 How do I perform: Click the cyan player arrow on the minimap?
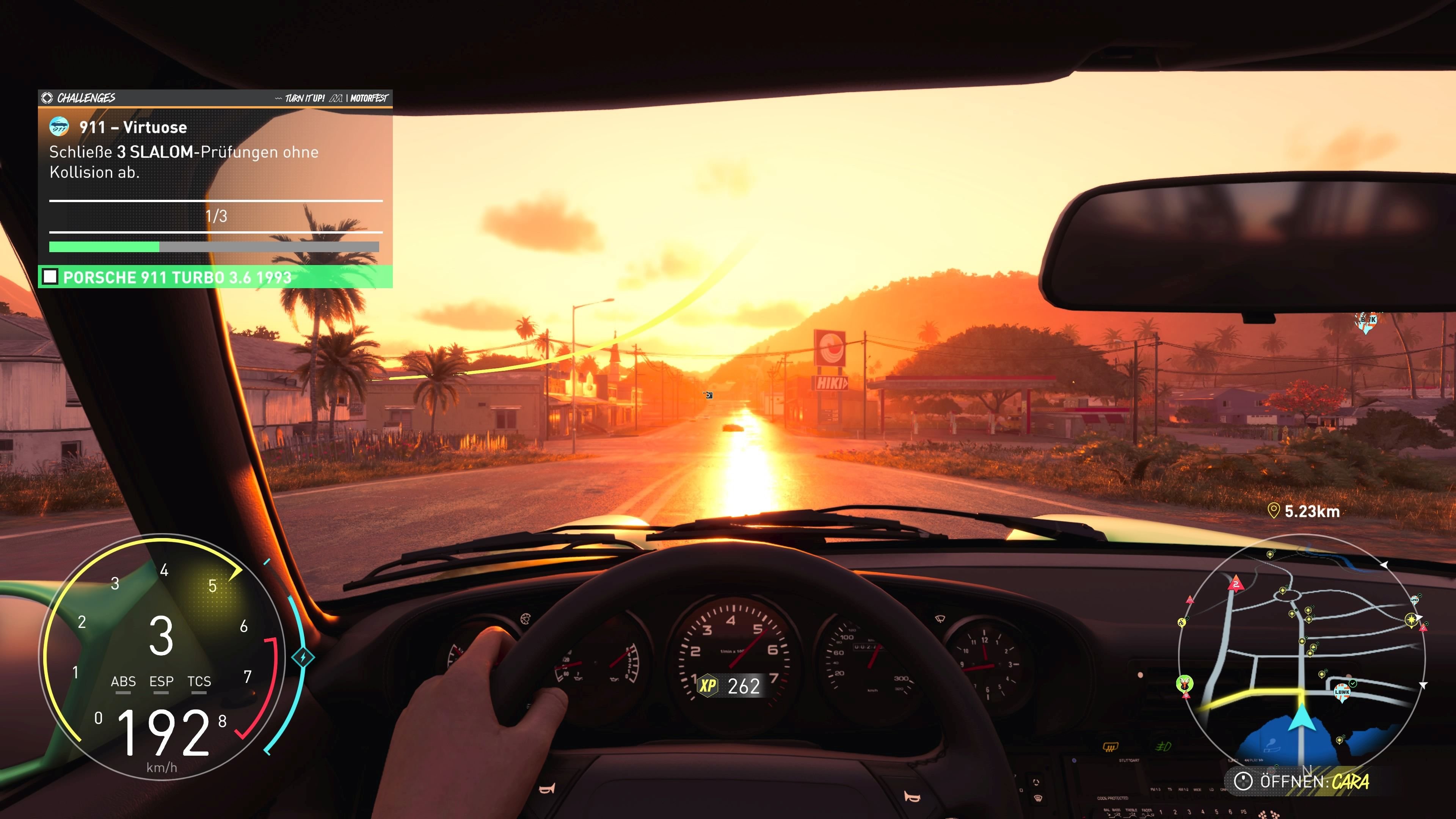(x=1302, y=719)
